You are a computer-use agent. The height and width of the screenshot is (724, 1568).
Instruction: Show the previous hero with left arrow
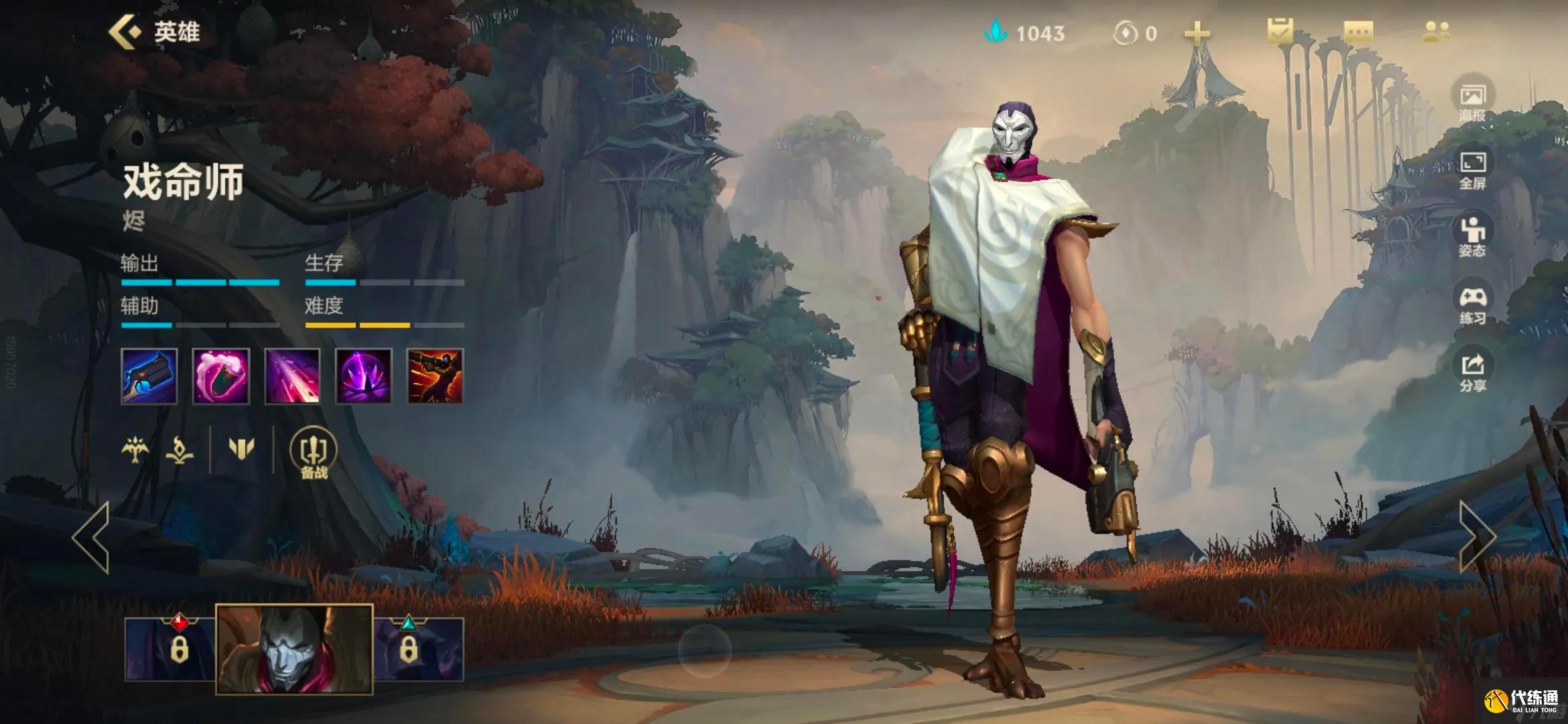tap(92, 537)
